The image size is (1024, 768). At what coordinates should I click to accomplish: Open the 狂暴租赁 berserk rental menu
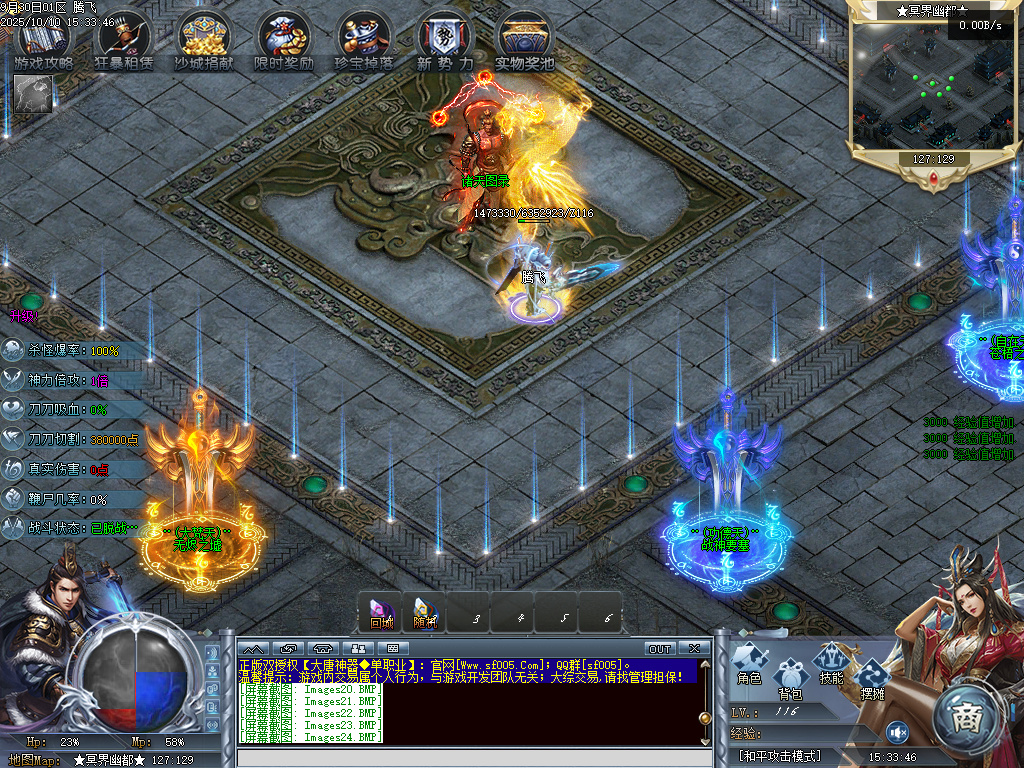pyautogui.click(x=124, y=40)
